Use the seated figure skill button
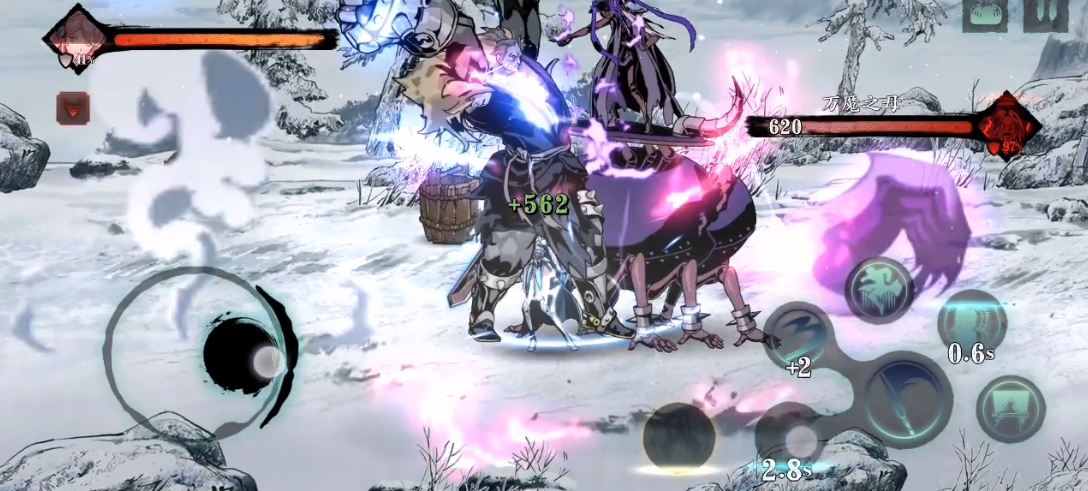1088x491 pixels. (x=1010, y=408)
